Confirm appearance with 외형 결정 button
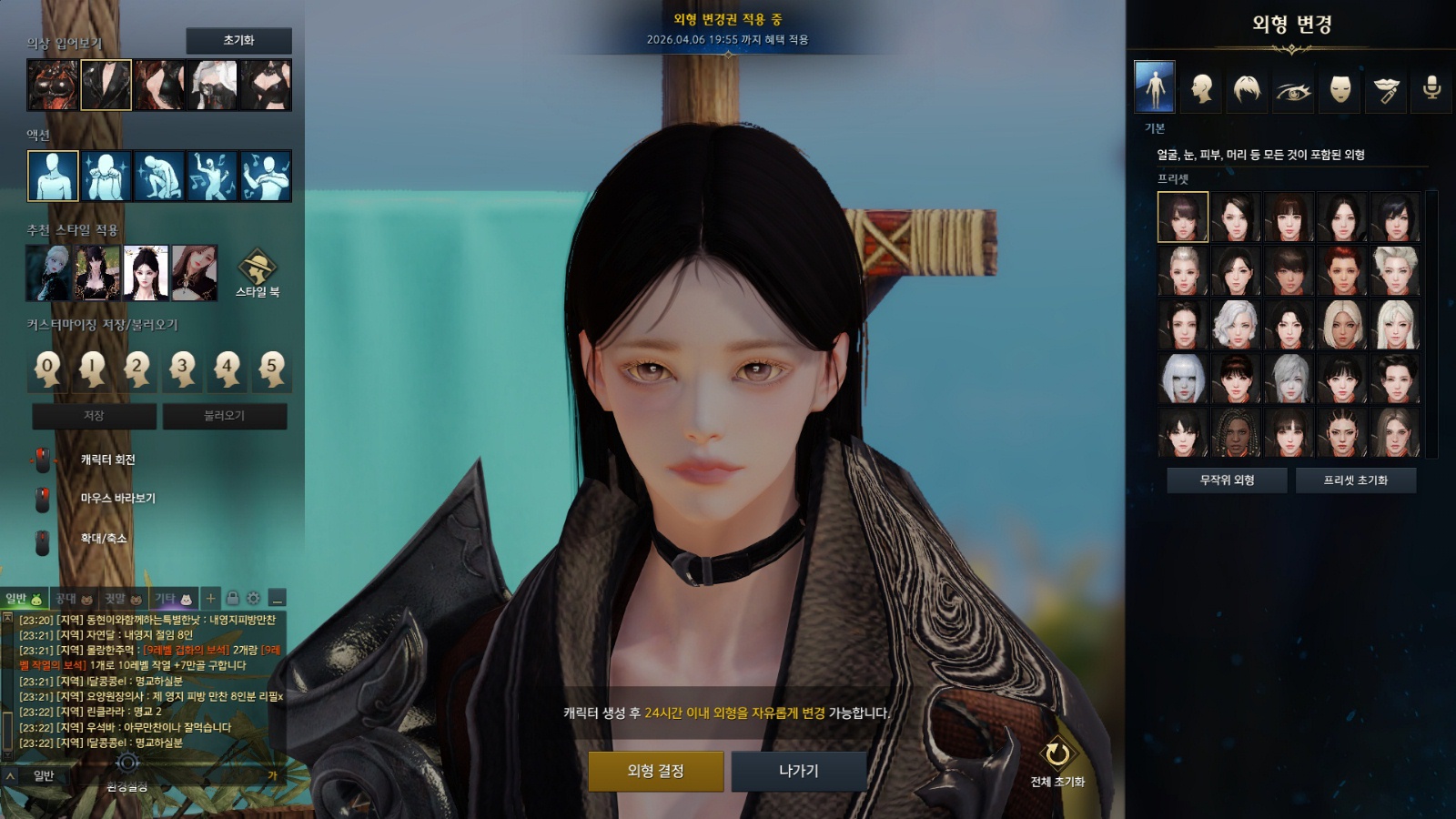1456x819 pixels. point(655,771)
